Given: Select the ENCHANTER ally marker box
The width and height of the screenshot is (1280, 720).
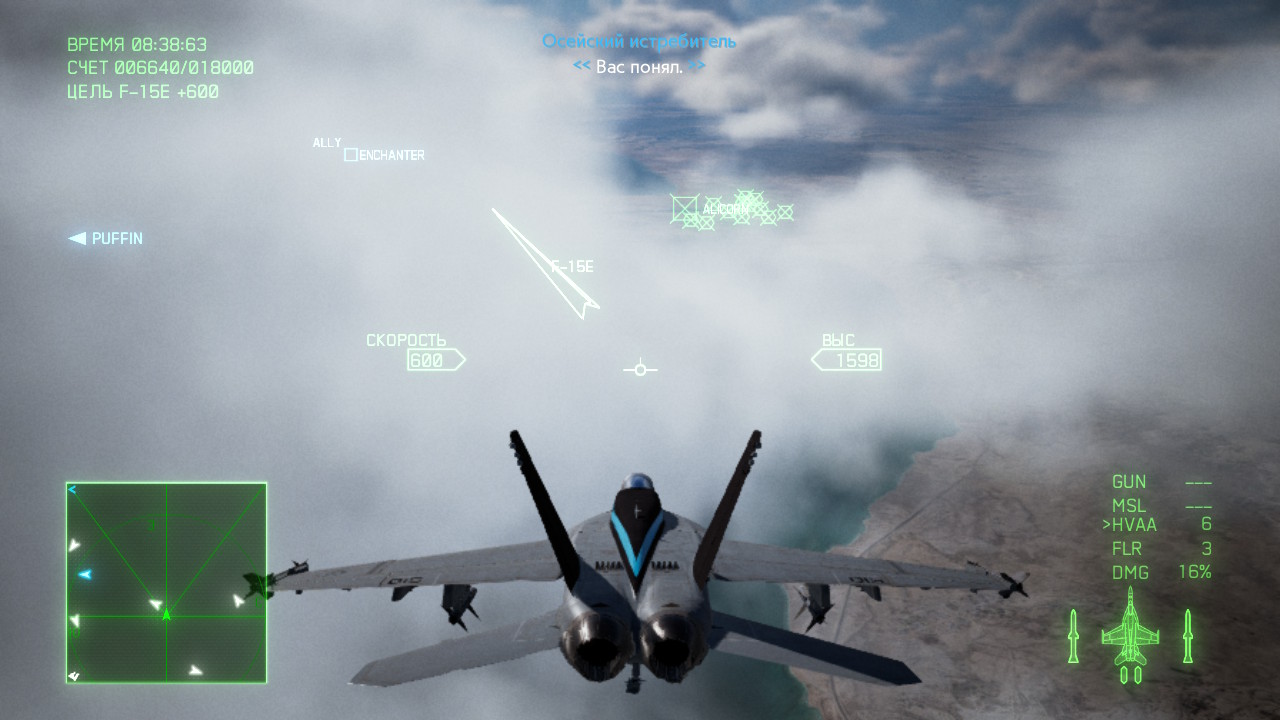Looking at the screenshot, I should [x=351, y=155].
